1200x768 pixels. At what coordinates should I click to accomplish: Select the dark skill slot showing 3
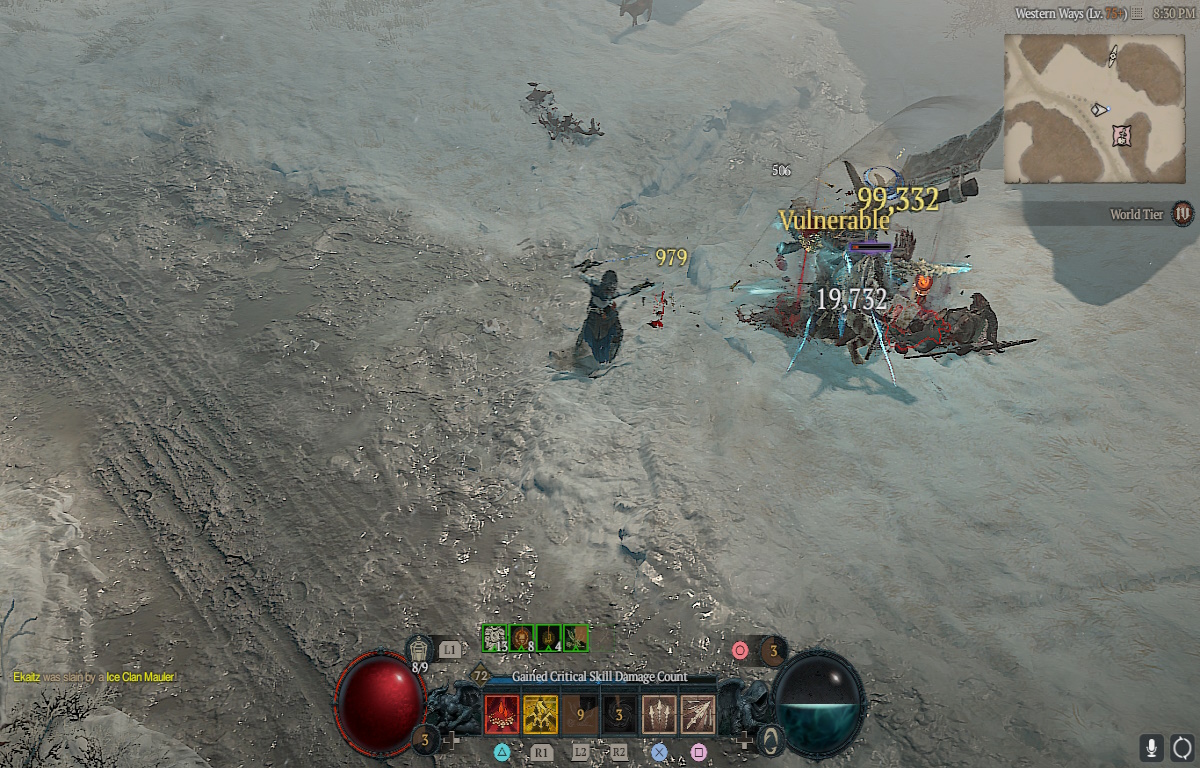(x=619, y=714)
